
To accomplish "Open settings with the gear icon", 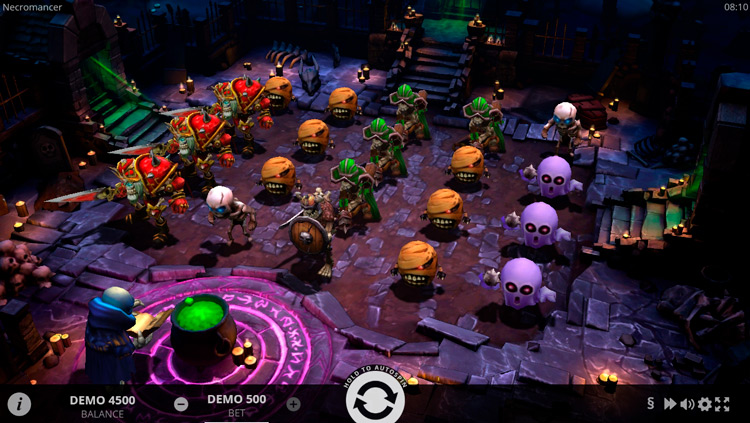I will 705,404.
